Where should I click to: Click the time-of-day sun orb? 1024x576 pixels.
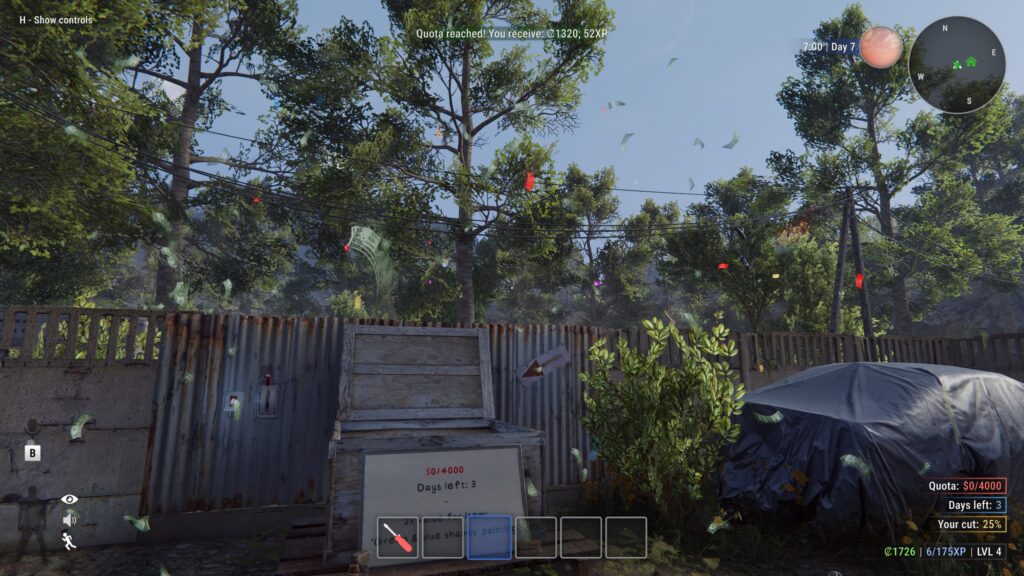pos(880,47)
